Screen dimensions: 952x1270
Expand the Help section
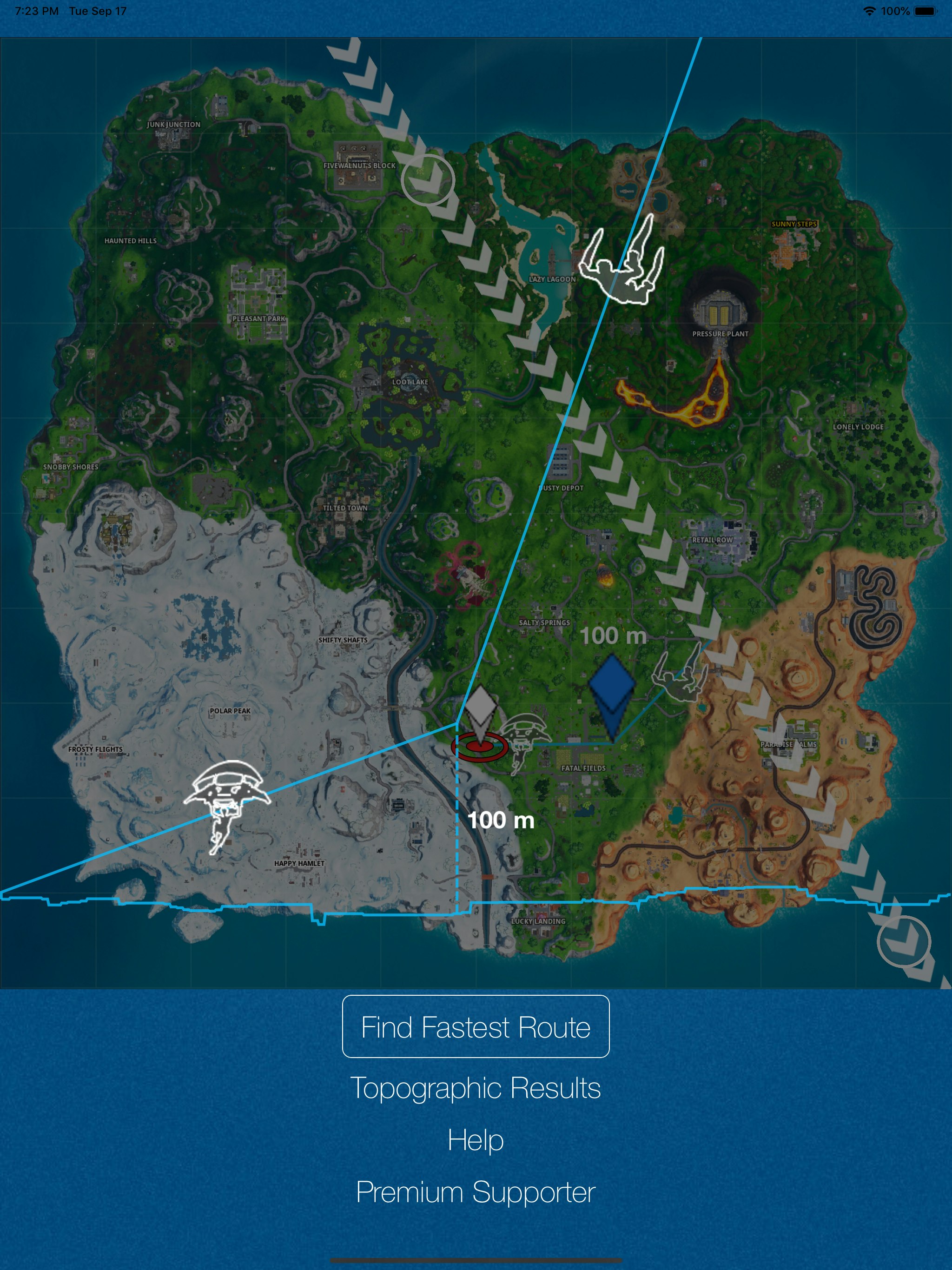click(476, 1139)
